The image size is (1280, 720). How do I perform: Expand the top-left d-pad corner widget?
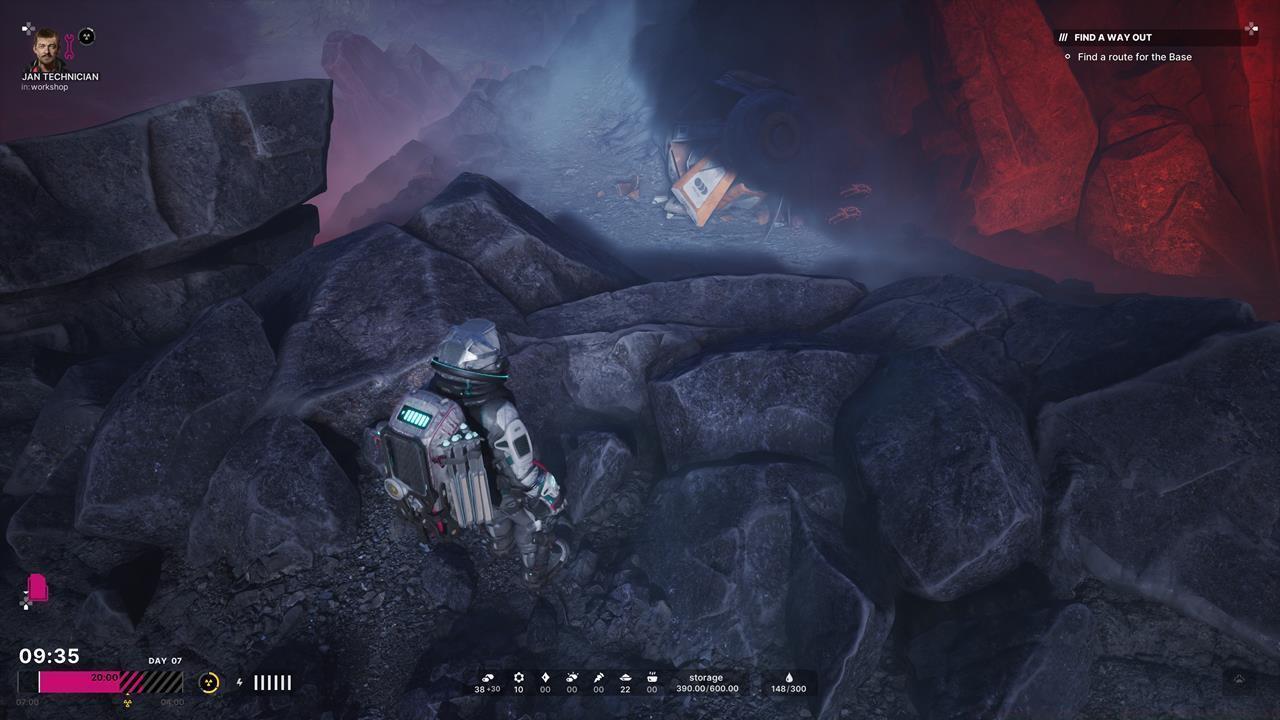[x=26, y=29]
